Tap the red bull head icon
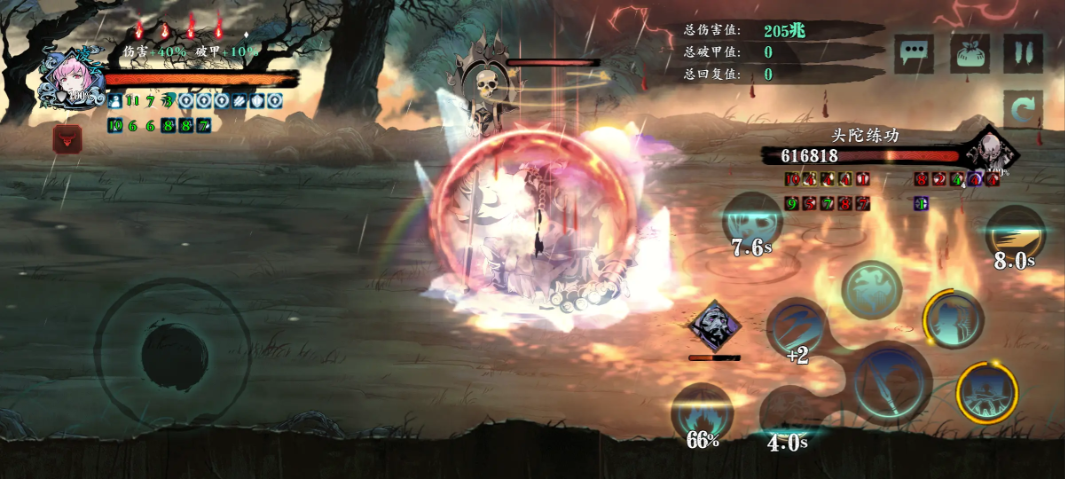This screenshot has width=1065, height=479. point(67,140)
